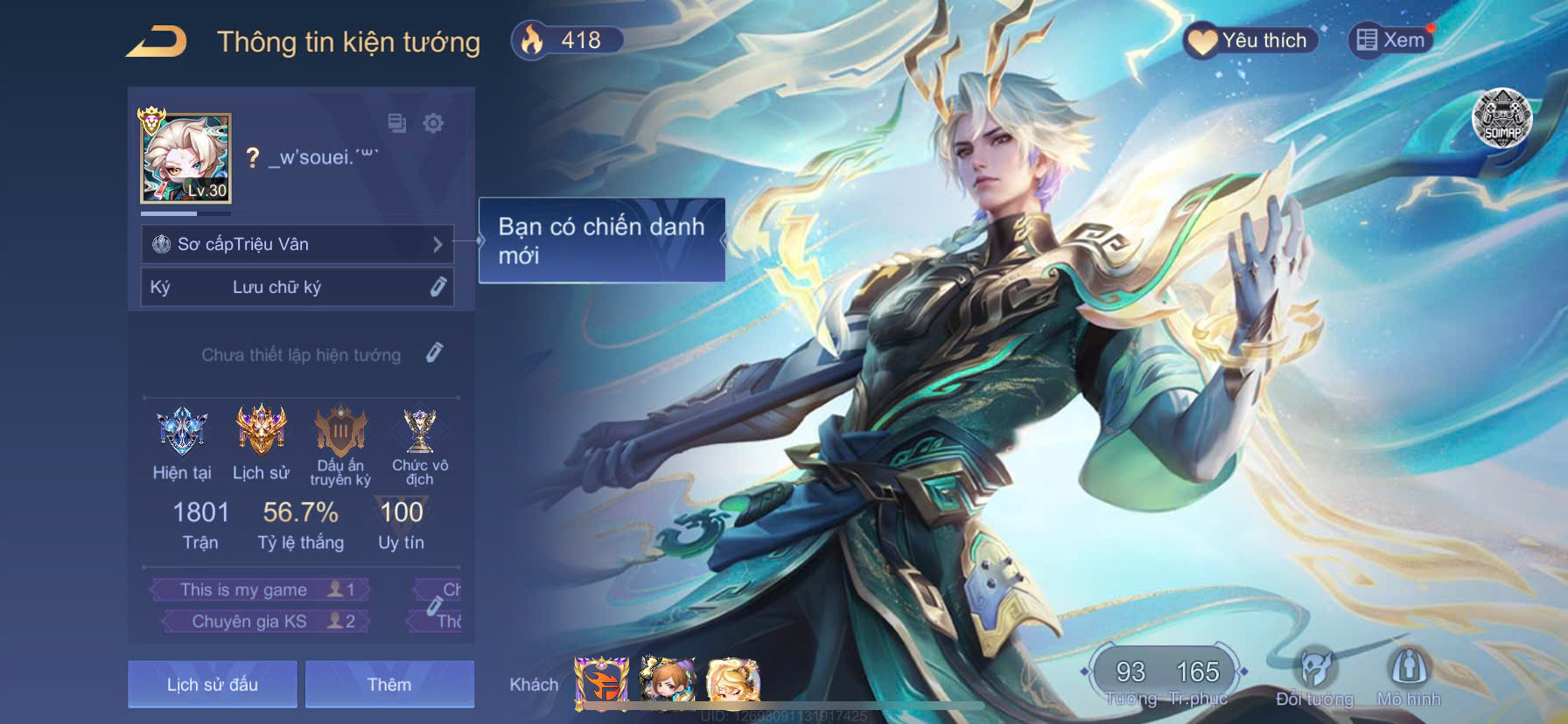1568x724 pixels.
Task: Edit hero display via Chưa thiết lập hiện tướng pencil
Action: [435, 353]
